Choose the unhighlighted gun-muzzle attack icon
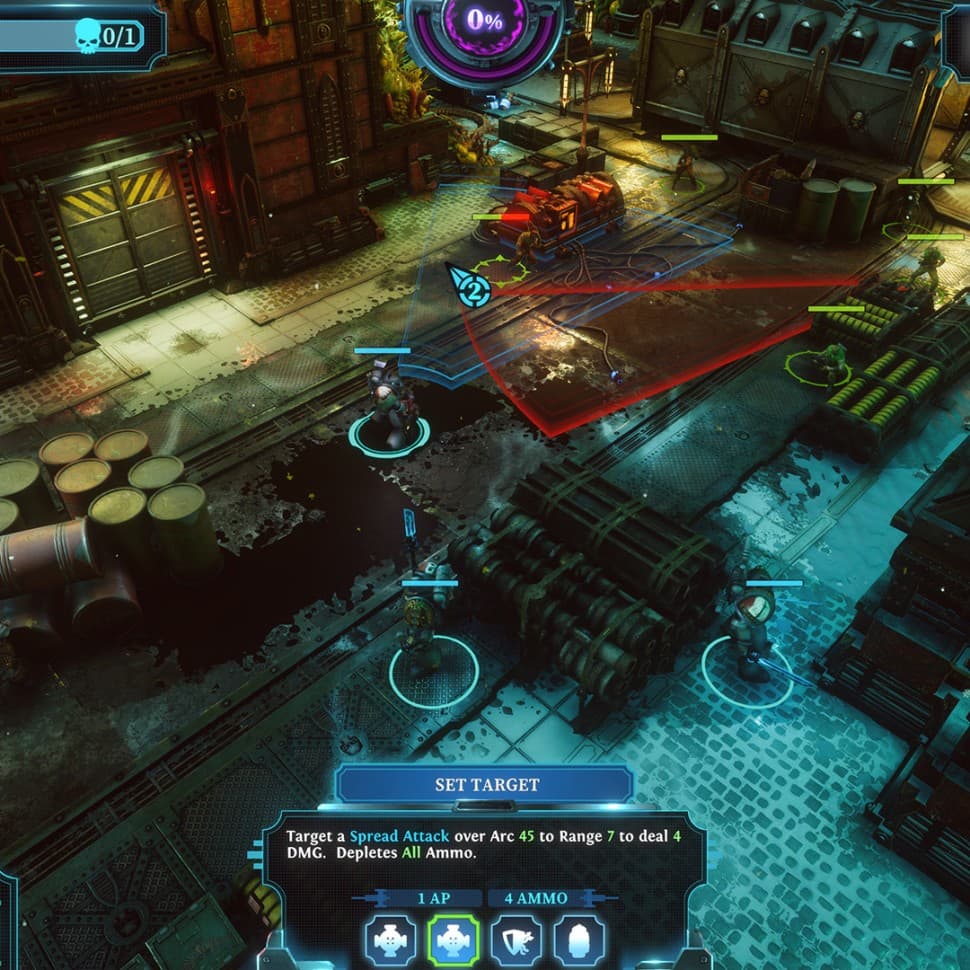The height and width of the screenshot is (970, 970). tap(389, 940)
